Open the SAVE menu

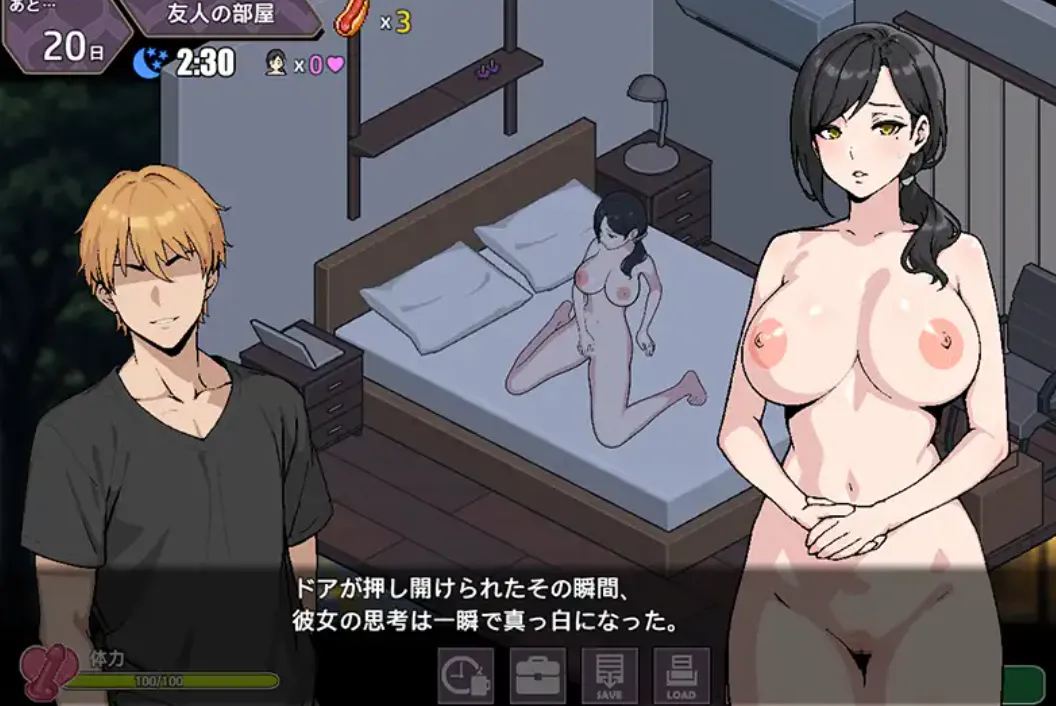(x=610, y=676)
